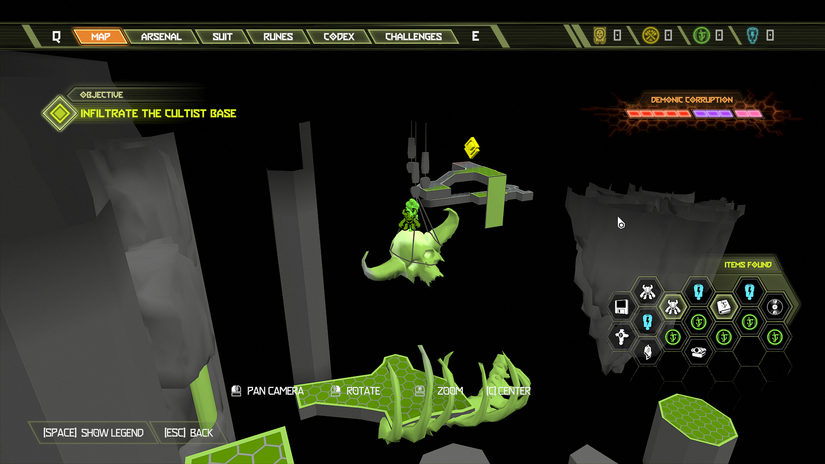Select the Infiltrate the Cultist Base objective

[158, 113]
